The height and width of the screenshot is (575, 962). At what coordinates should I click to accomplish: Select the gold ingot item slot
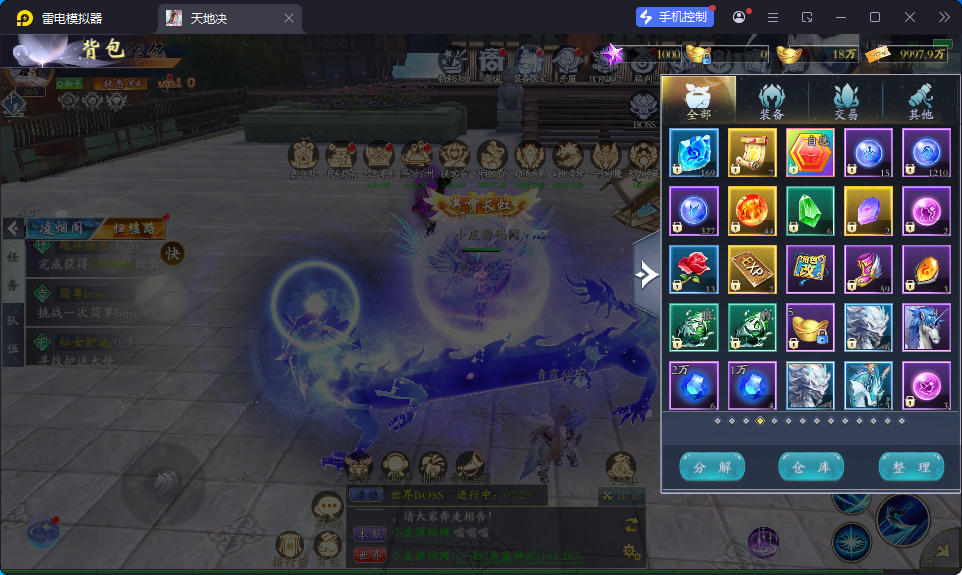[810, 327]
